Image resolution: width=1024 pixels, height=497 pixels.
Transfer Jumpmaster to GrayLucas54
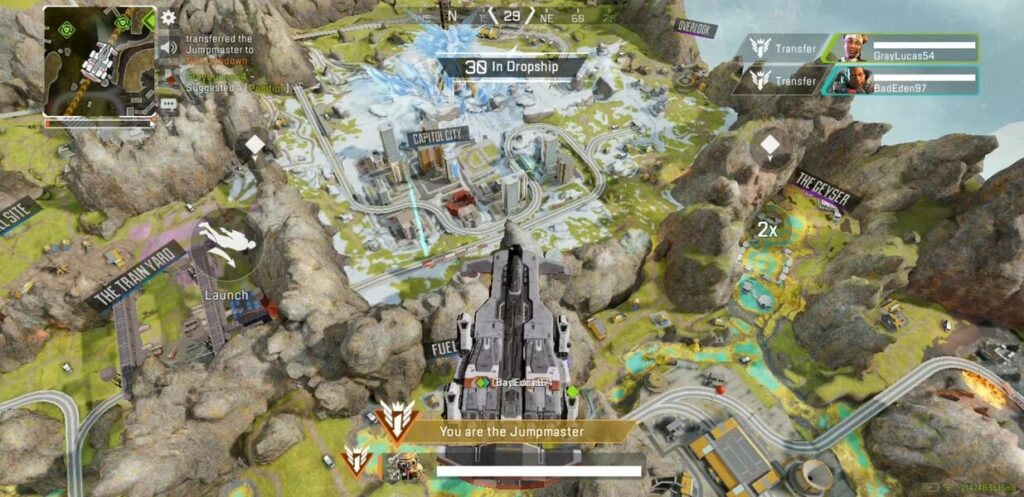[786, 48]
